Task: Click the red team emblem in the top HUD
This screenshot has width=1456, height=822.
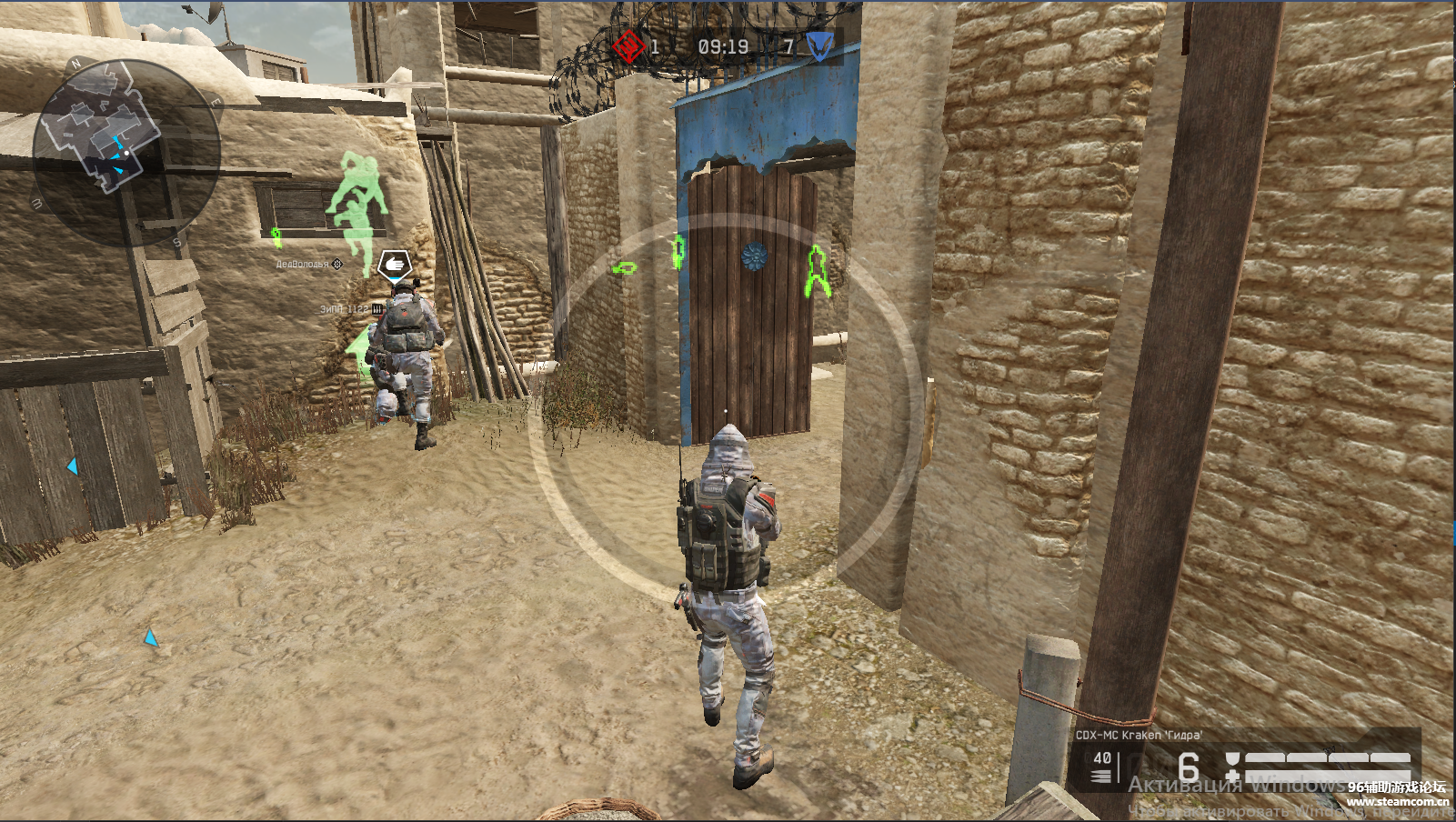Action: [x=628, y=47]
